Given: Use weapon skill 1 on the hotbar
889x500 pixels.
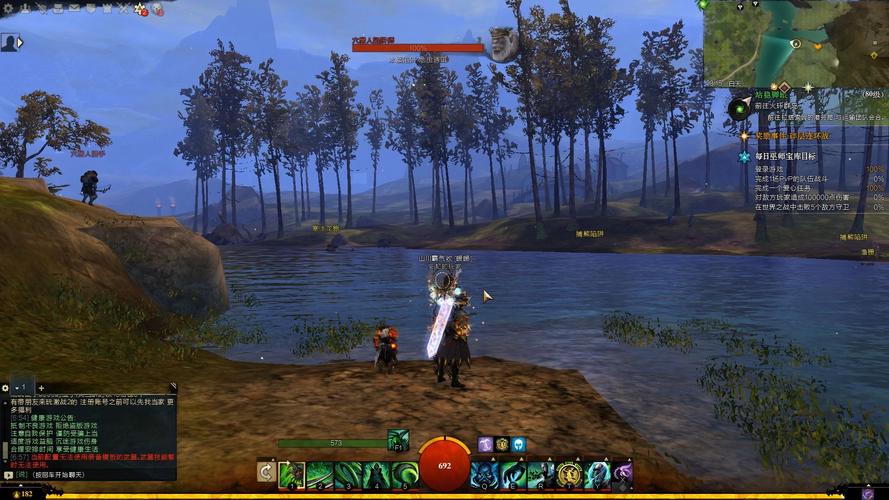Looking at the screenshot, I should coord(292,474).
